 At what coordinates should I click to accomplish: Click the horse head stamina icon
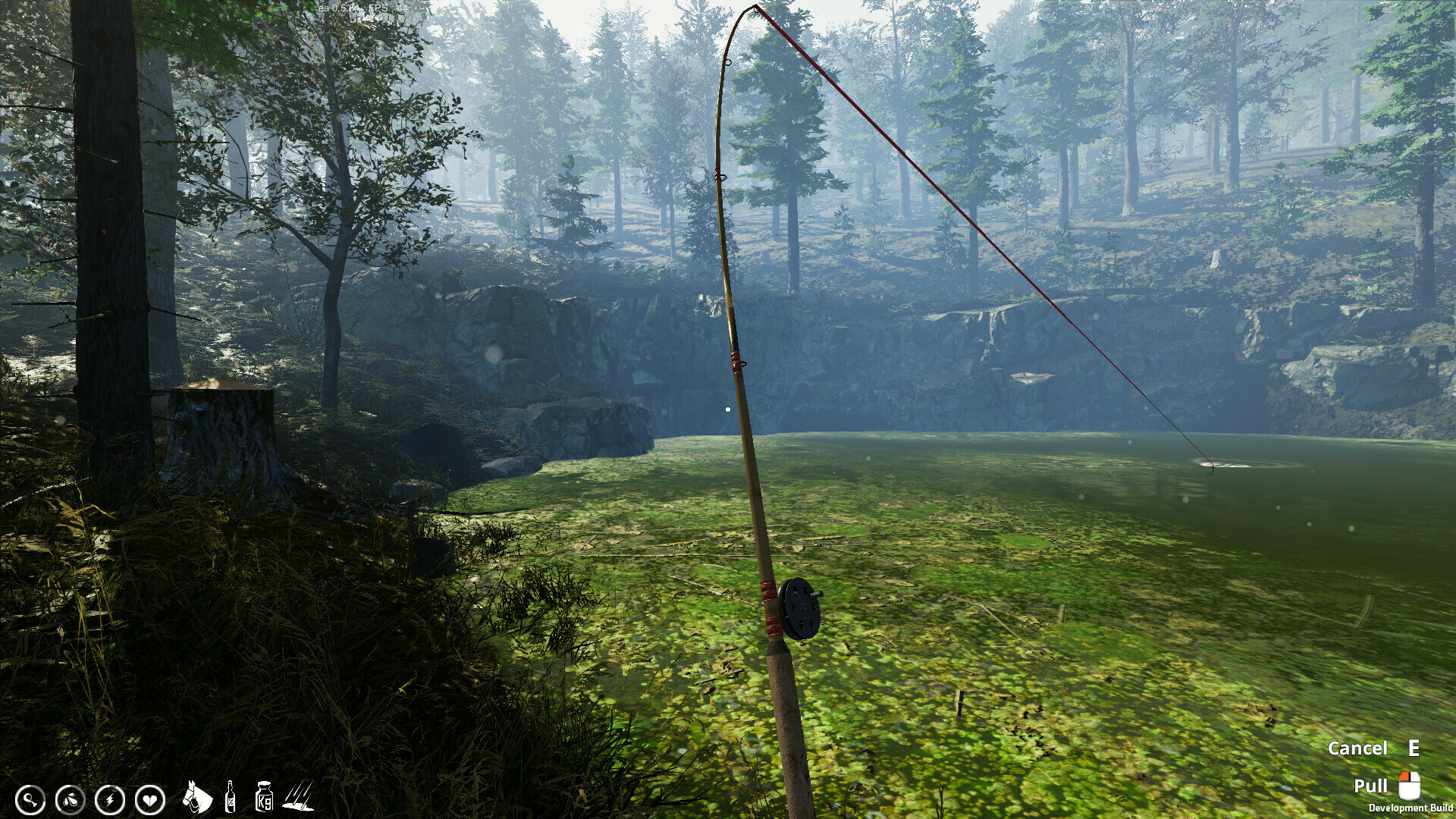(197, 795)
